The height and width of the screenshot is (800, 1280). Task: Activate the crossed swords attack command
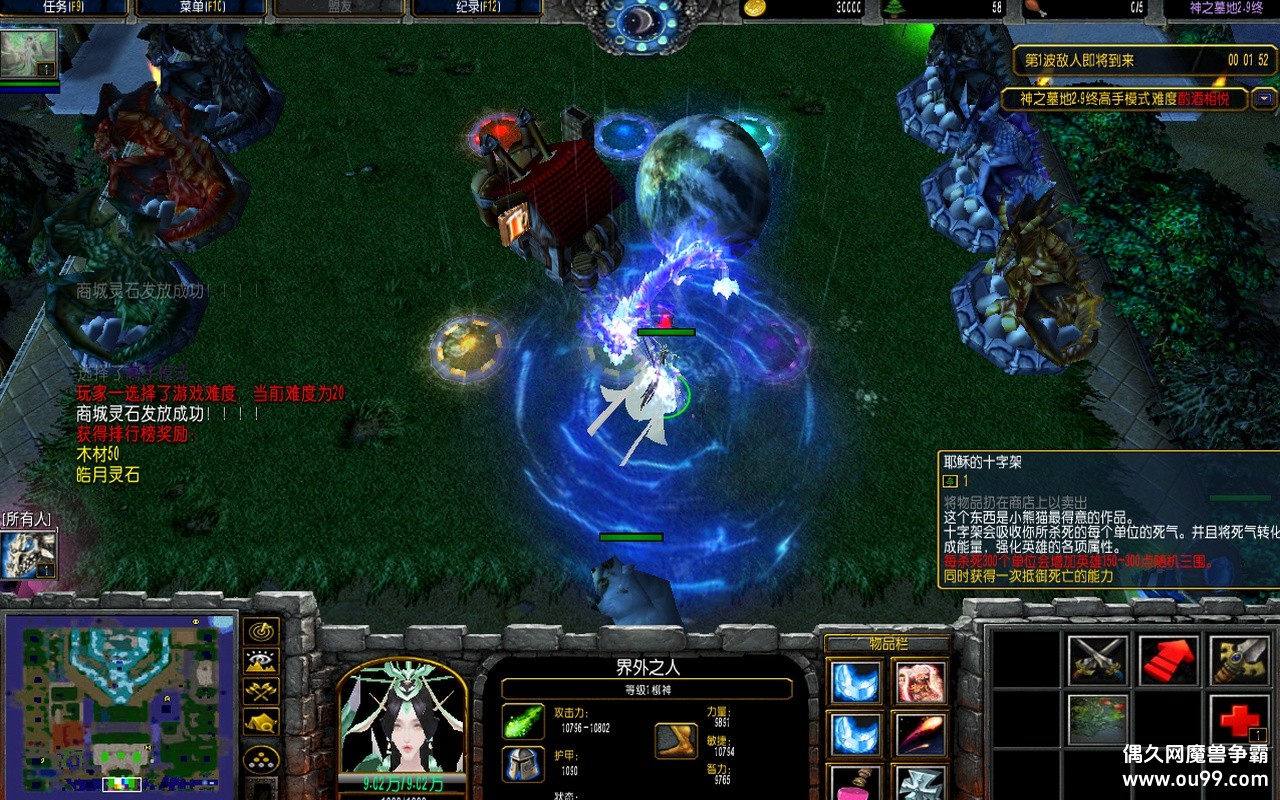pyautogui.click(x=1097, y=661)
